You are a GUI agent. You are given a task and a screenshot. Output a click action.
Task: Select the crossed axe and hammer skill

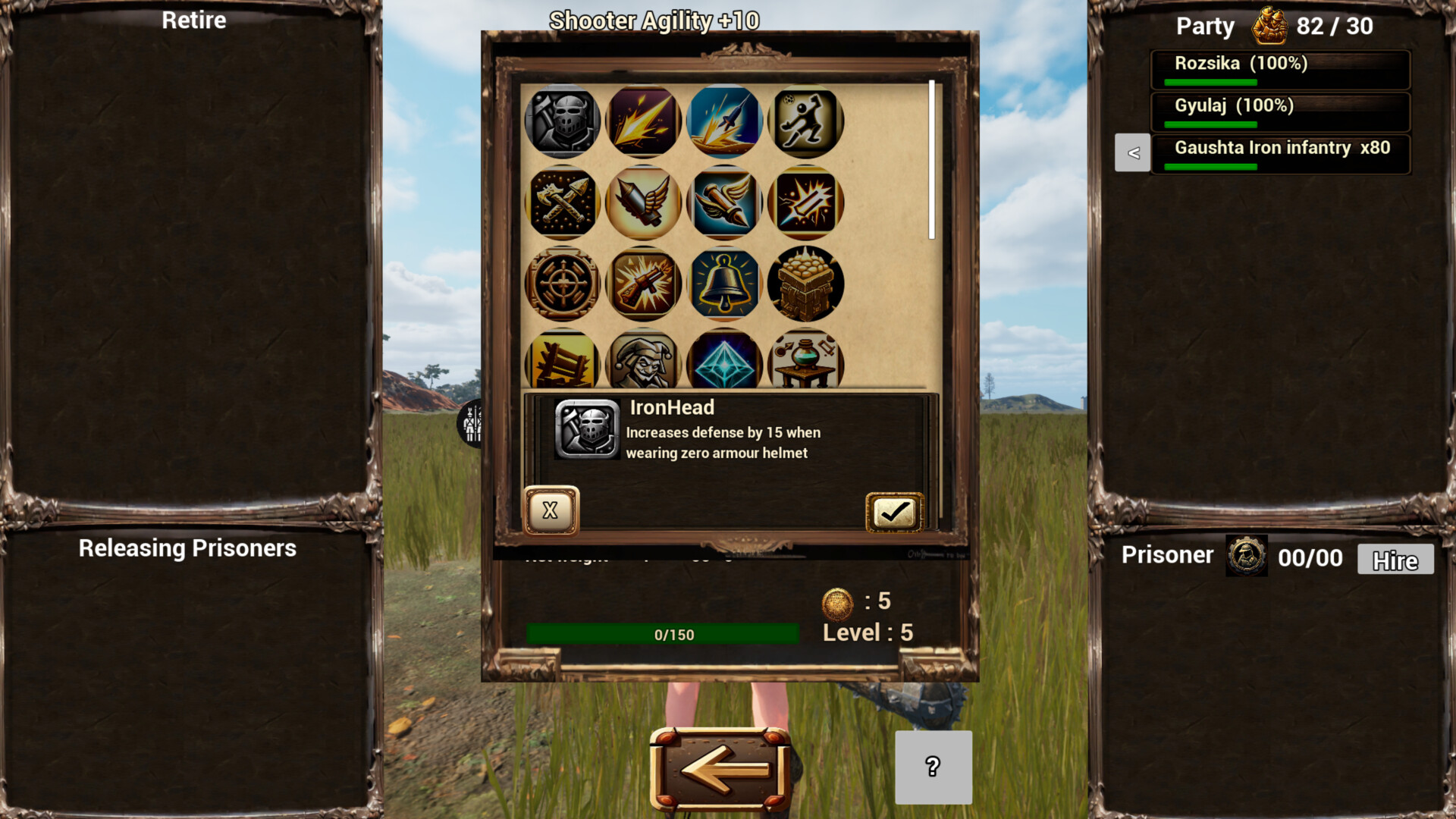(x=562, y=203)
